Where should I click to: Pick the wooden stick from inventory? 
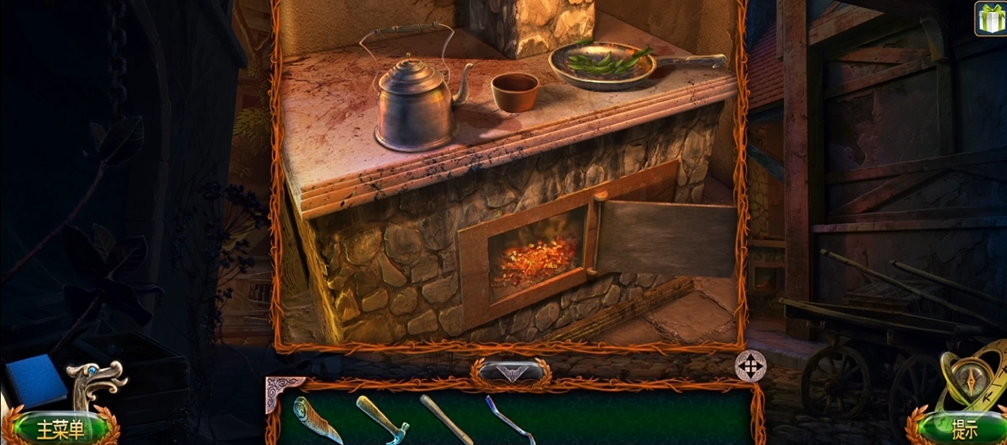coord(447,418)
